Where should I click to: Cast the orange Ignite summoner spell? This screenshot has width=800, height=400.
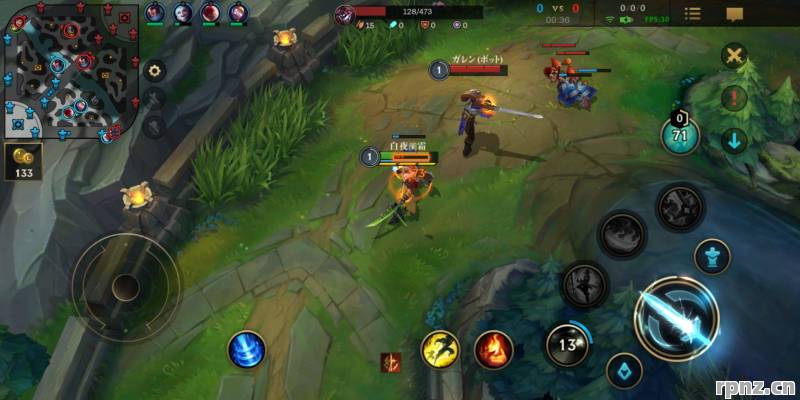point(493,349)
